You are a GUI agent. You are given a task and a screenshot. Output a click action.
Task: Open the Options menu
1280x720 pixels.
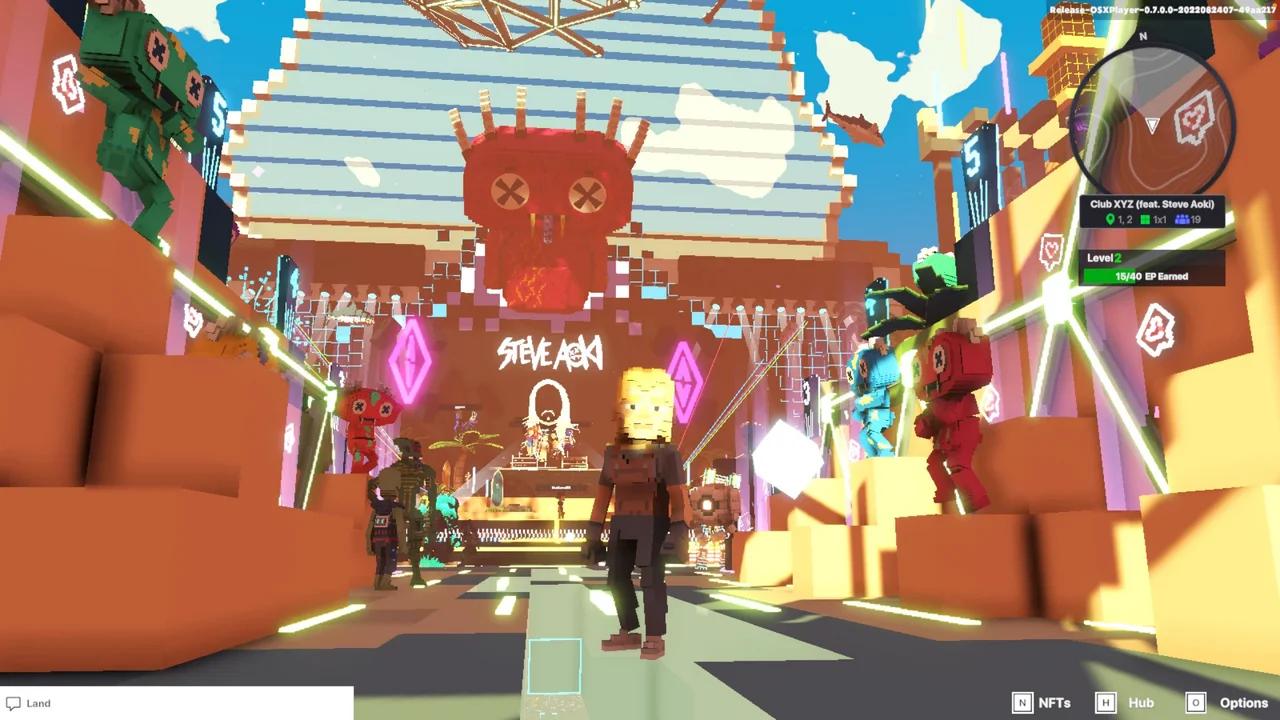coord(1243,703)
